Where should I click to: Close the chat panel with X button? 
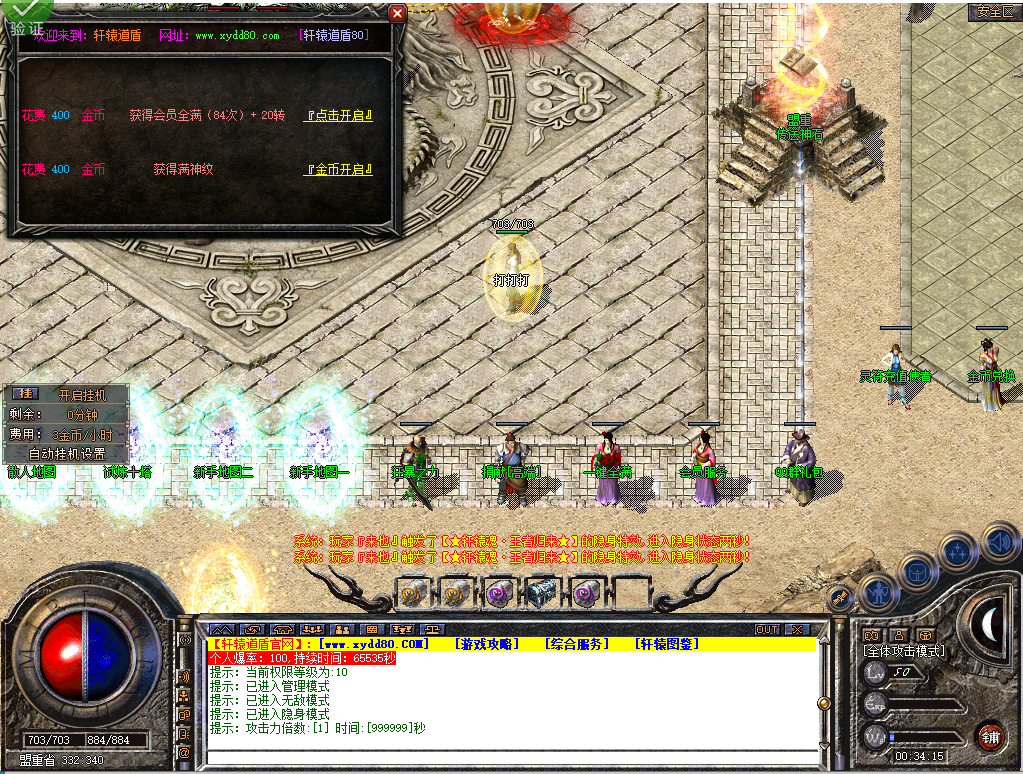click(797, 629)
